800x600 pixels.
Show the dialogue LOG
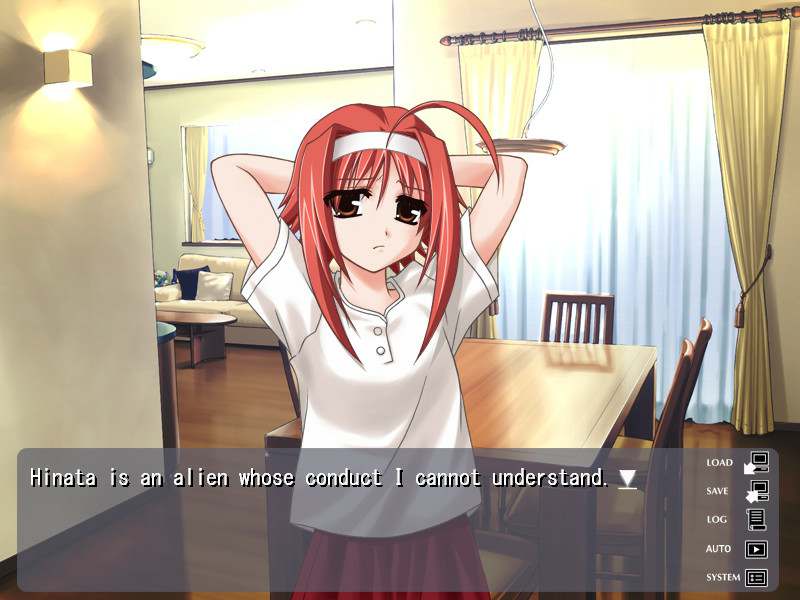[x=738, y=520]
